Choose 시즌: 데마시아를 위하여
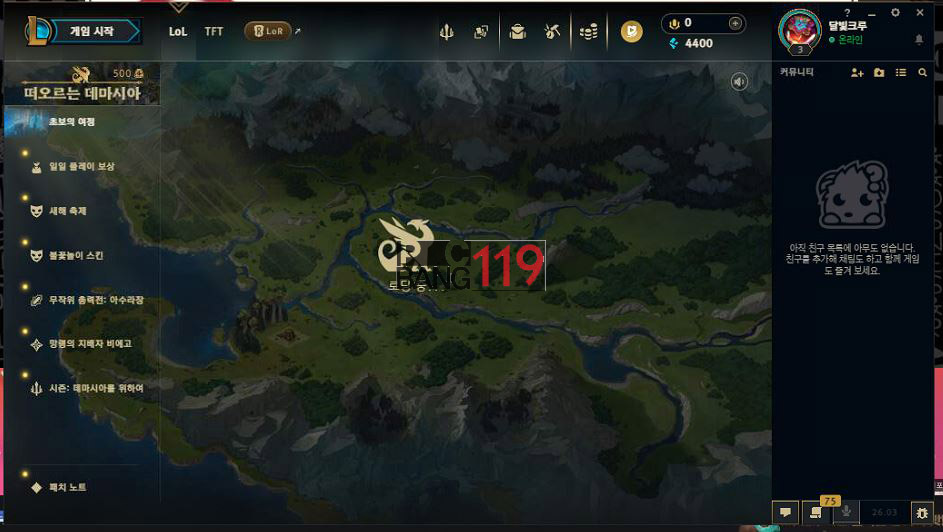943x532 pixels. click(96, 387)
